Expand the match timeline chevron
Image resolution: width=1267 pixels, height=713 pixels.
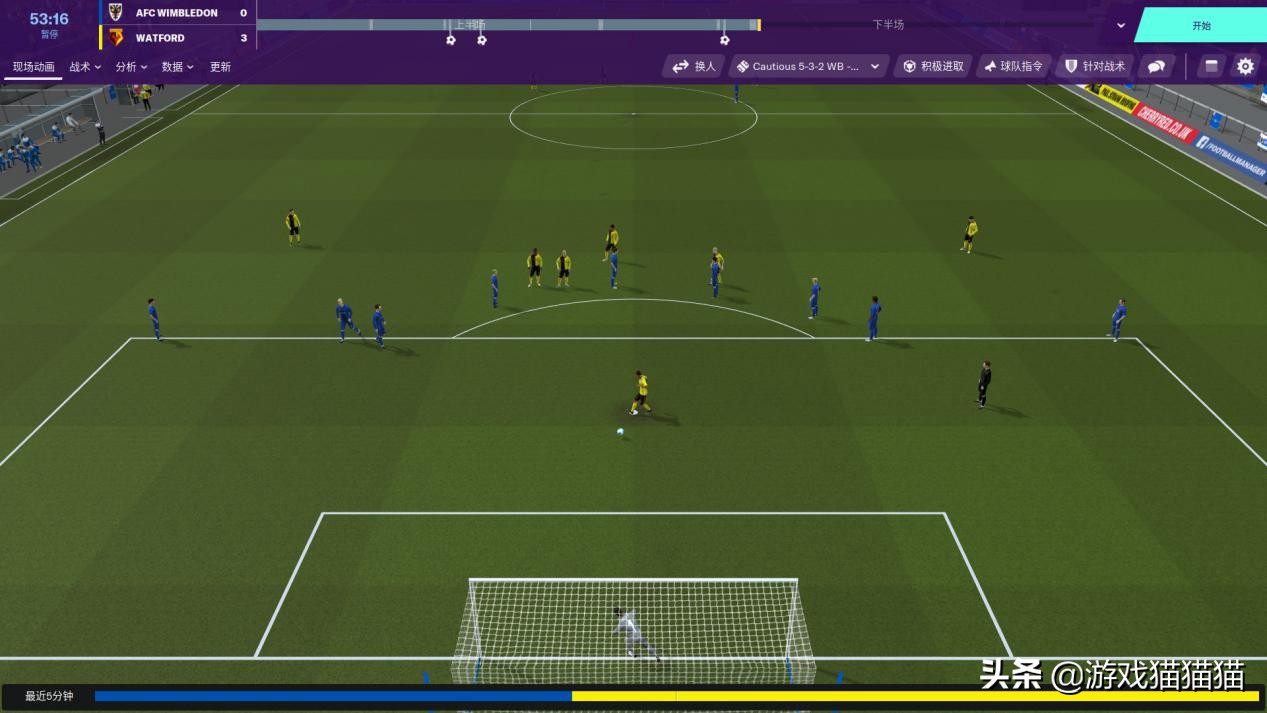(1121, 26)
